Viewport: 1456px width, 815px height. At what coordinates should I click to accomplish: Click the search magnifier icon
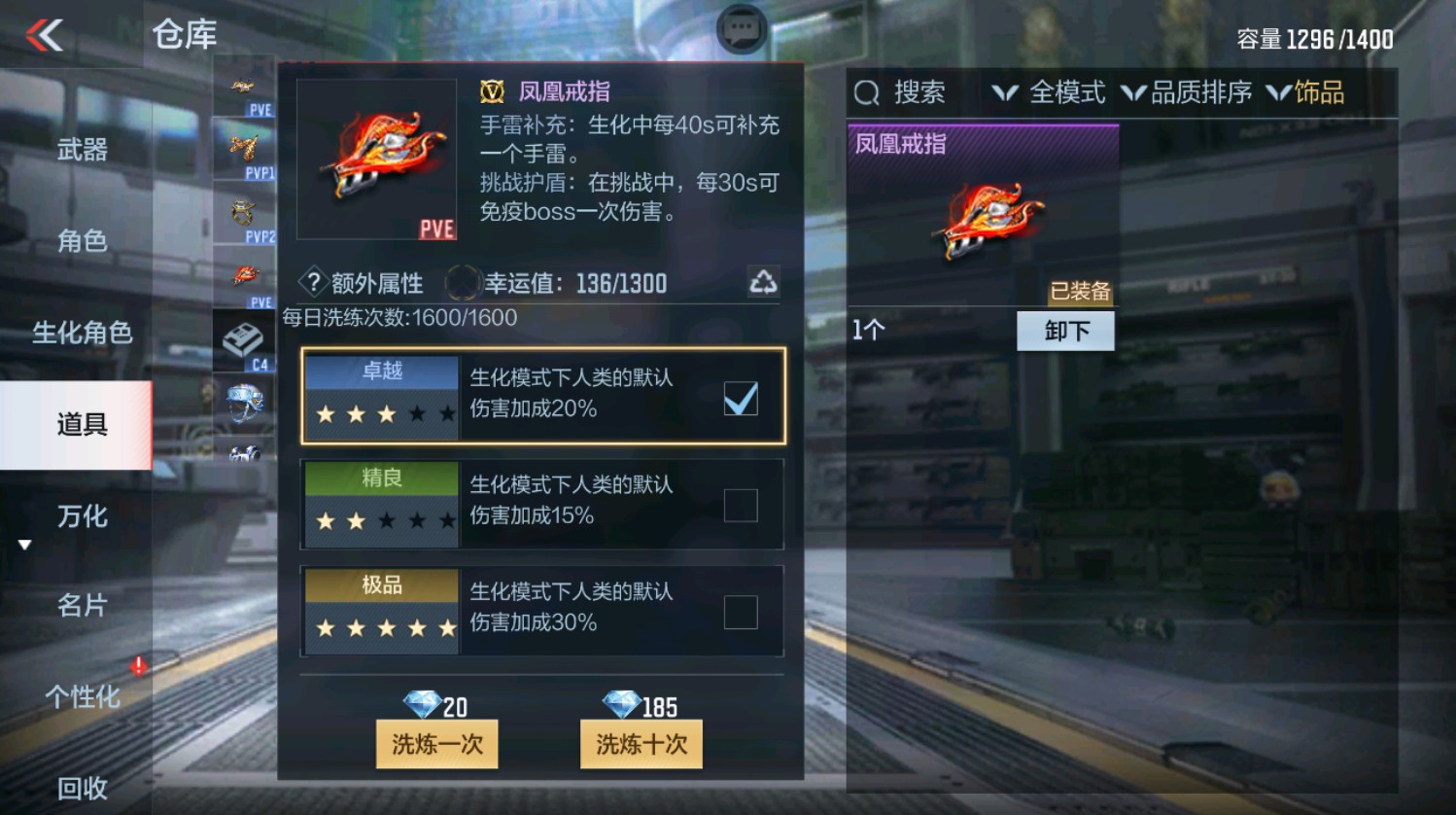click(866, 92)
